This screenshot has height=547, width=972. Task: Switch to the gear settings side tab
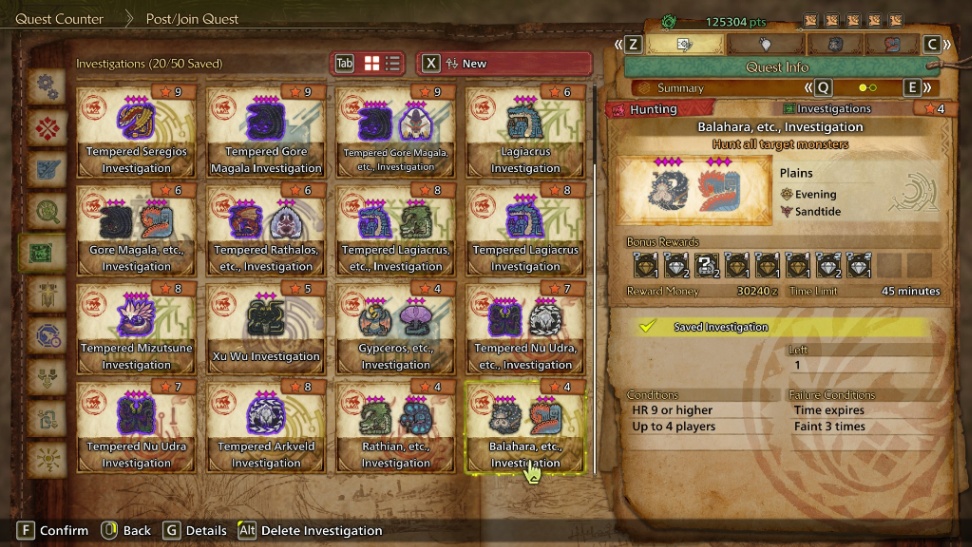pyautogui.click(x=46, y=87)
